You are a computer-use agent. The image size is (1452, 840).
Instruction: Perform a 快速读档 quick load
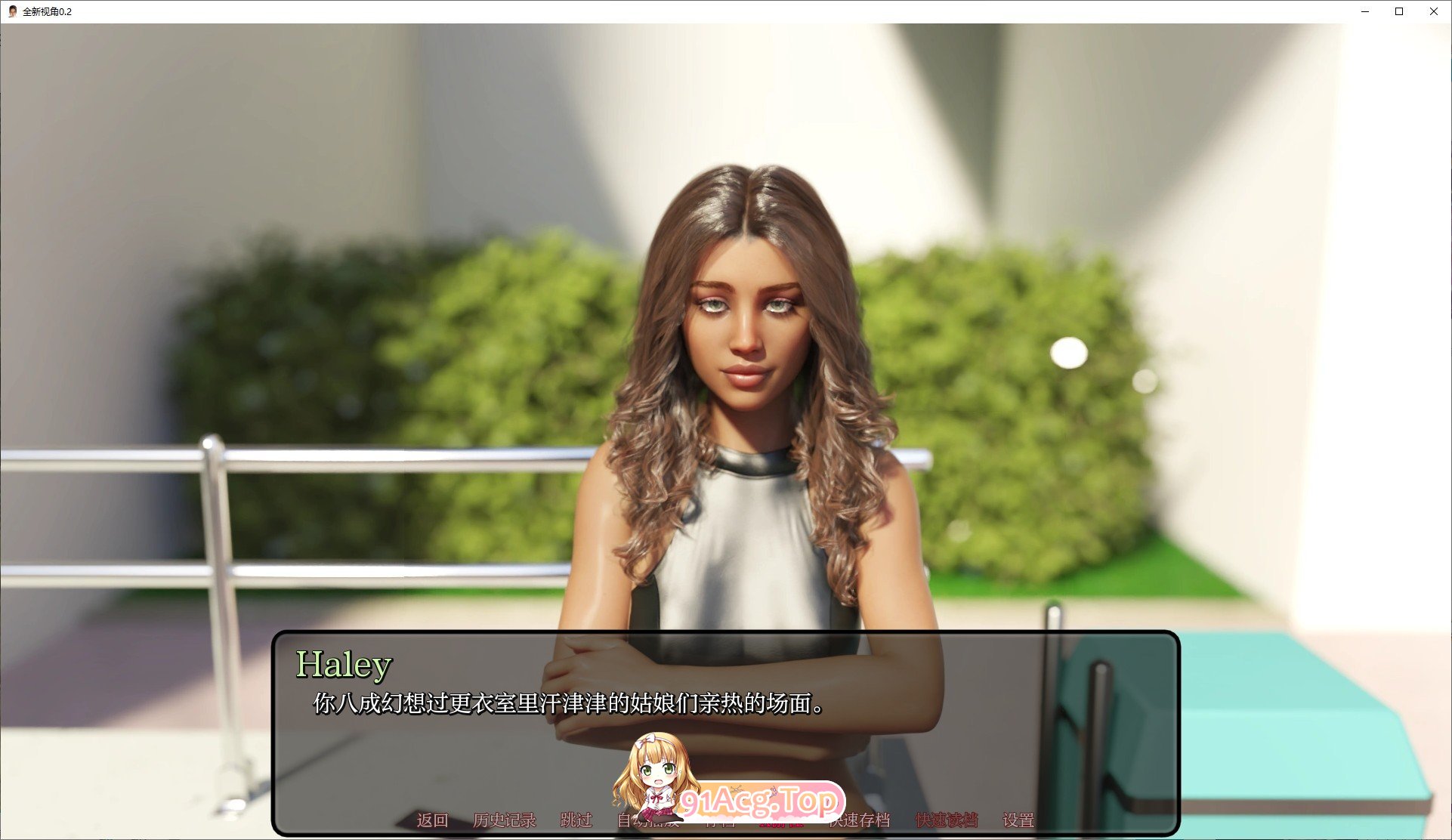coord(947,820)
